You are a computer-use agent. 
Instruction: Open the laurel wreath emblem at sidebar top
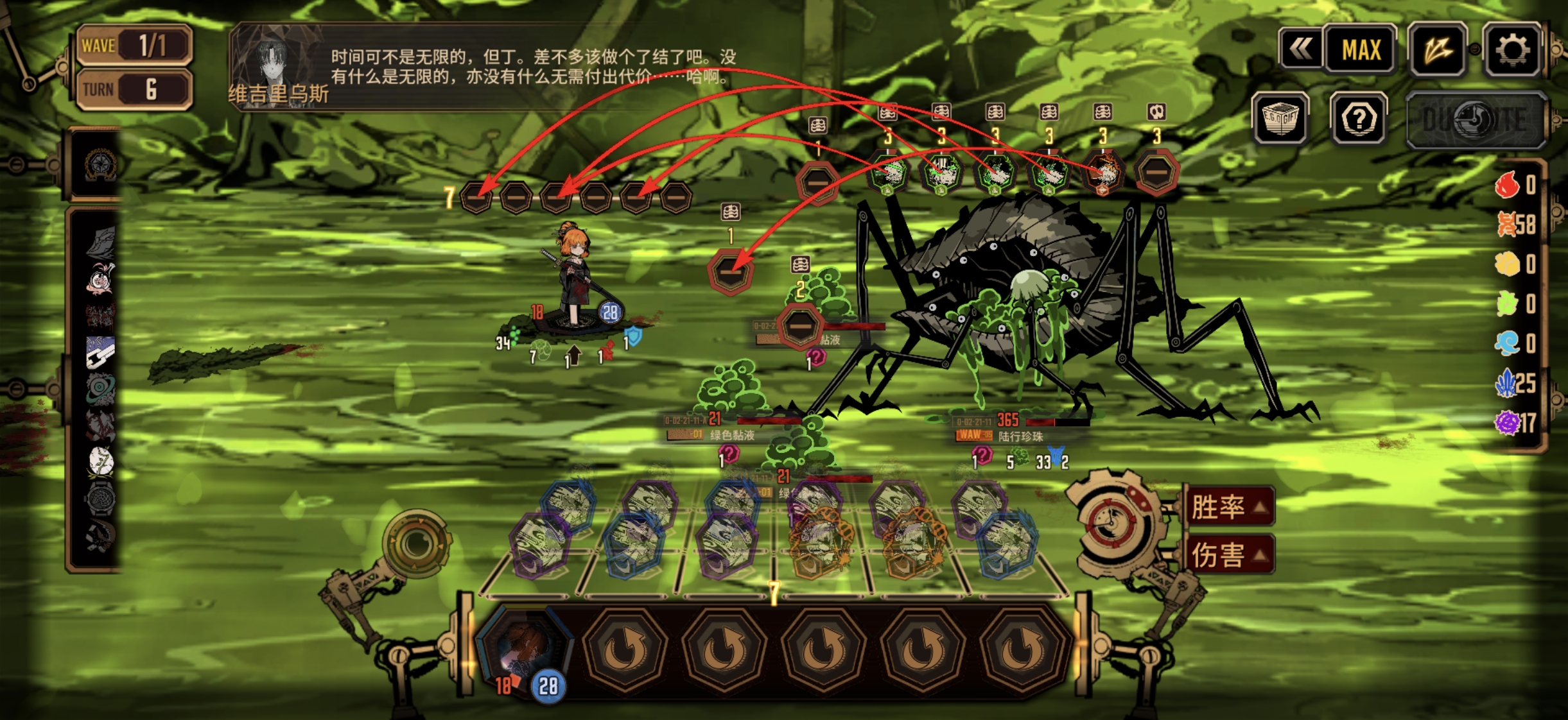click(x=100, y=165)
